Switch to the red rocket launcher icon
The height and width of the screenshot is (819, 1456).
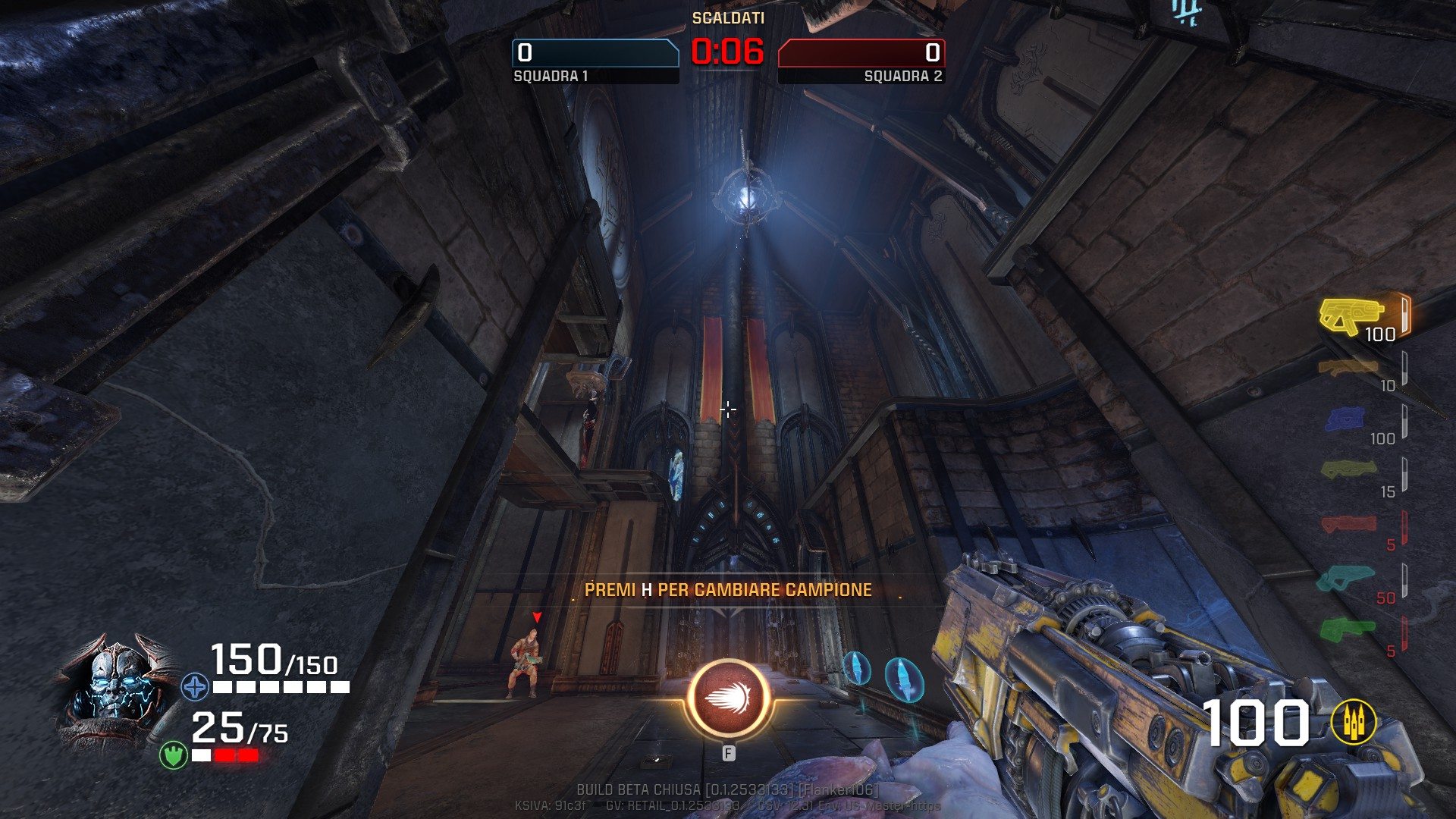pos(1348,524)
